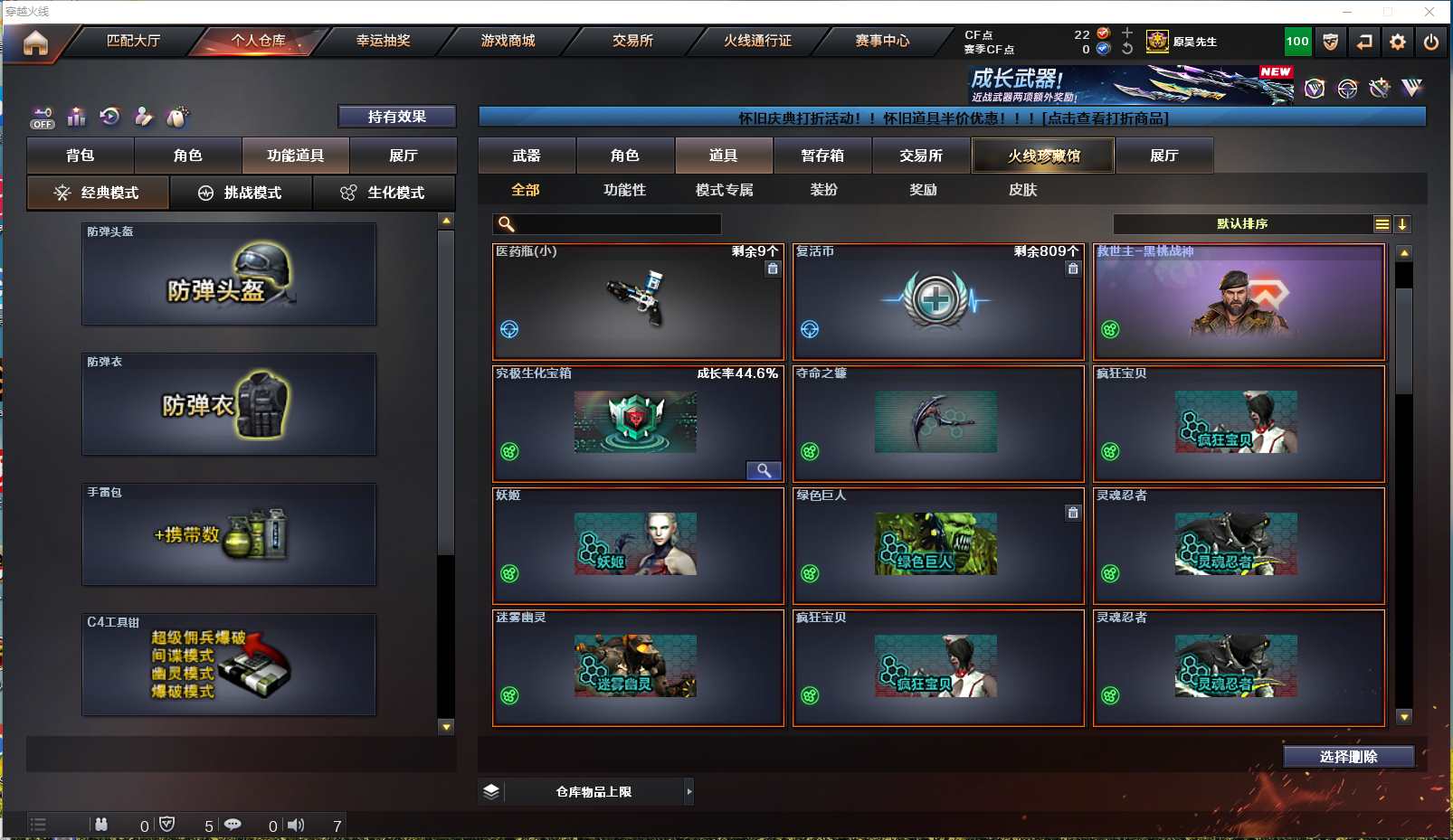Click the item search field
1453x840 pixels.
618,224
